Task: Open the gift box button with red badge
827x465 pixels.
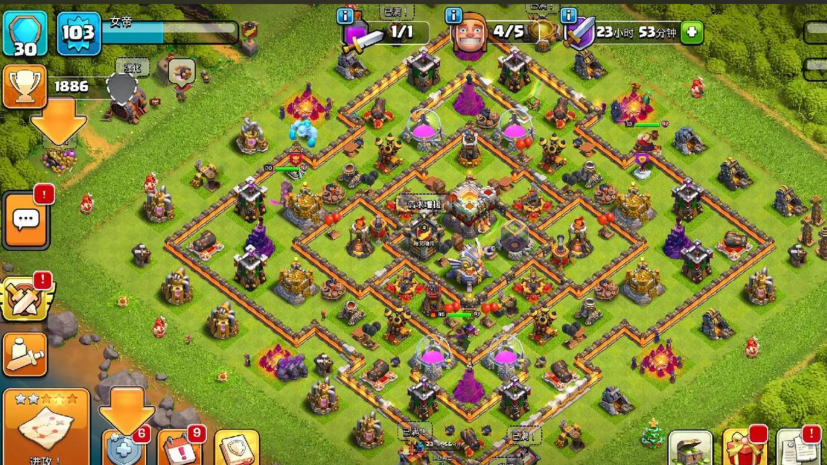Action: click(742, 448)
